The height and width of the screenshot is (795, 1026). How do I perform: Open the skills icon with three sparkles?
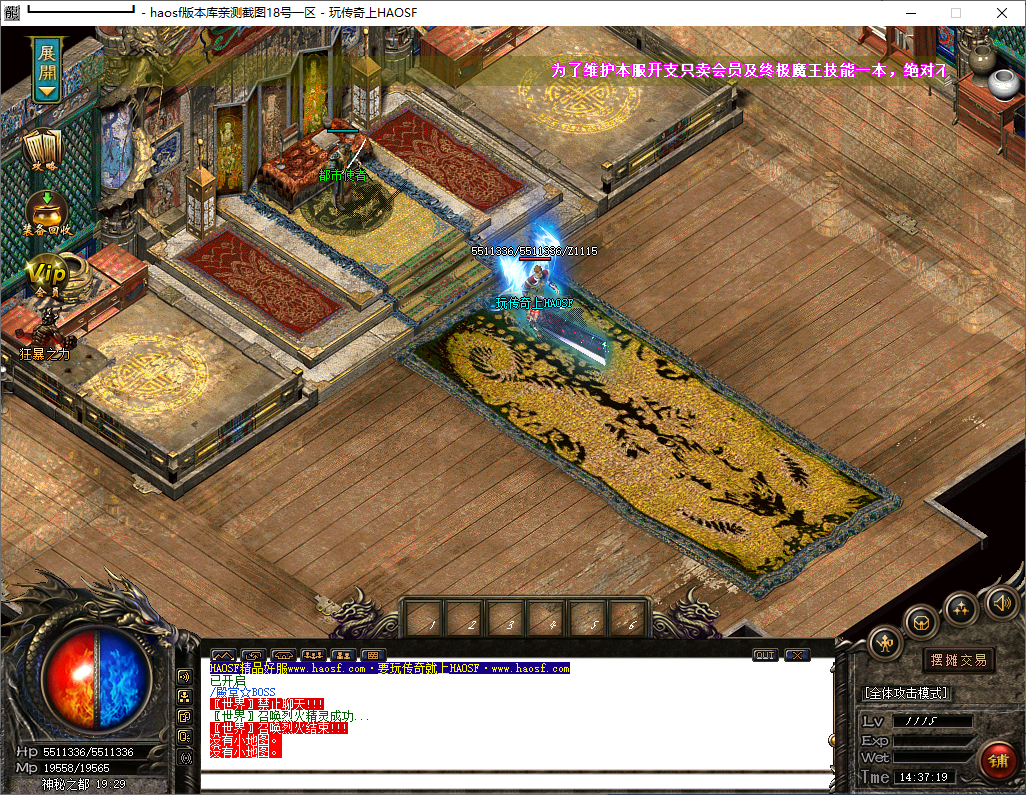(961, 607)
